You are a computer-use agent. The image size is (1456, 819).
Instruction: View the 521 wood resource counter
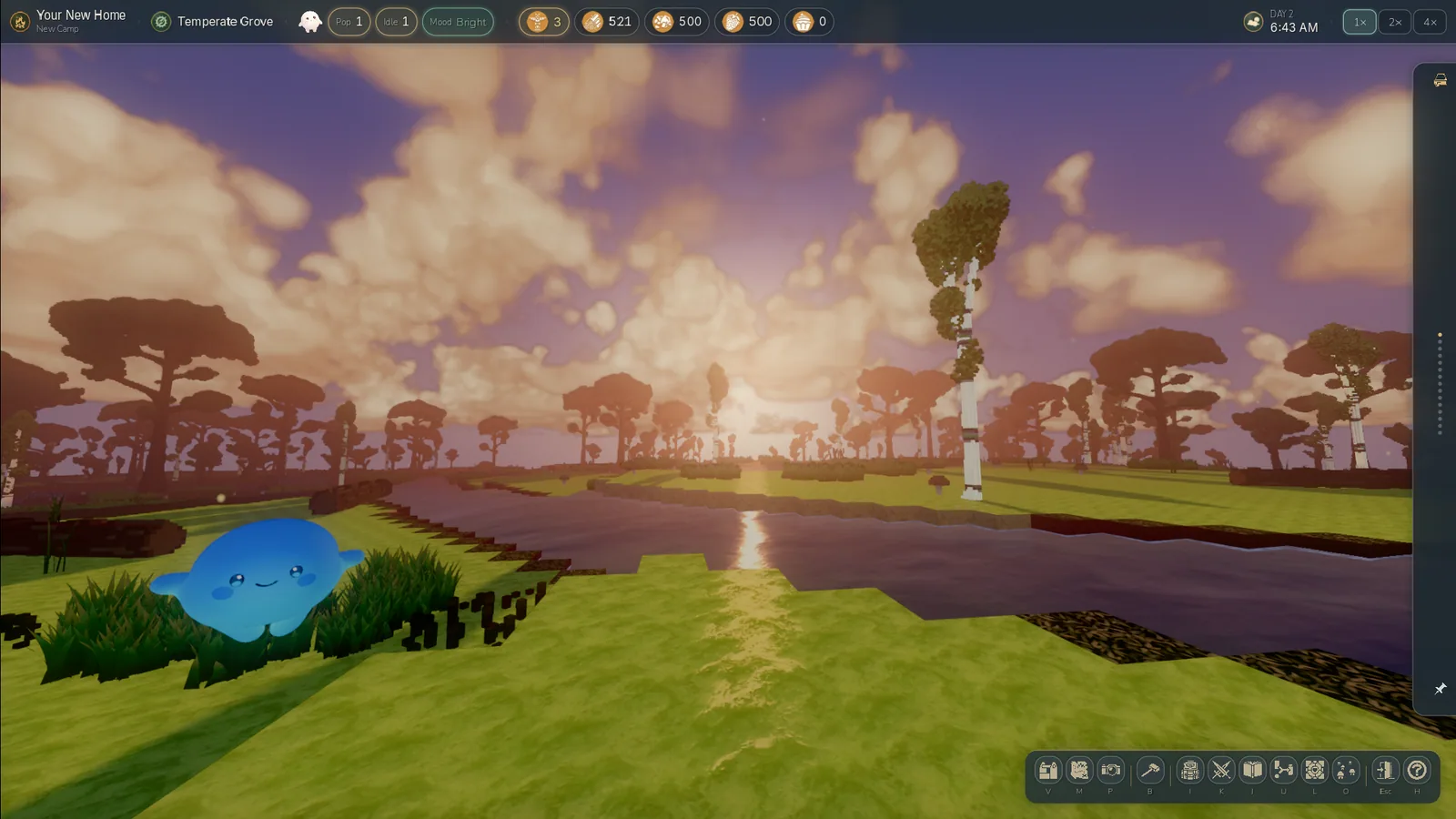(x=608, y=21)
